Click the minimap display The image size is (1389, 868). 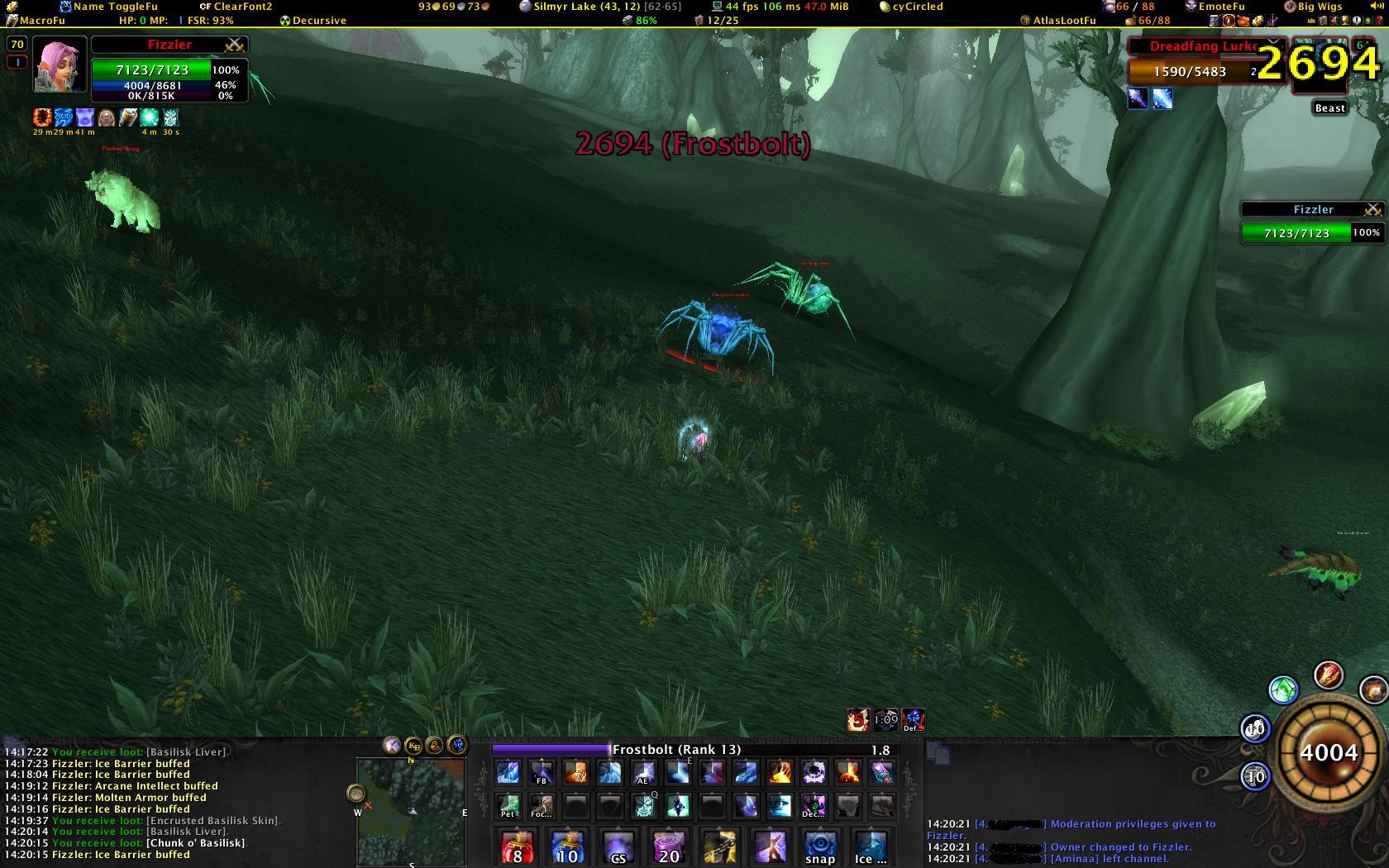pos(410,811)
